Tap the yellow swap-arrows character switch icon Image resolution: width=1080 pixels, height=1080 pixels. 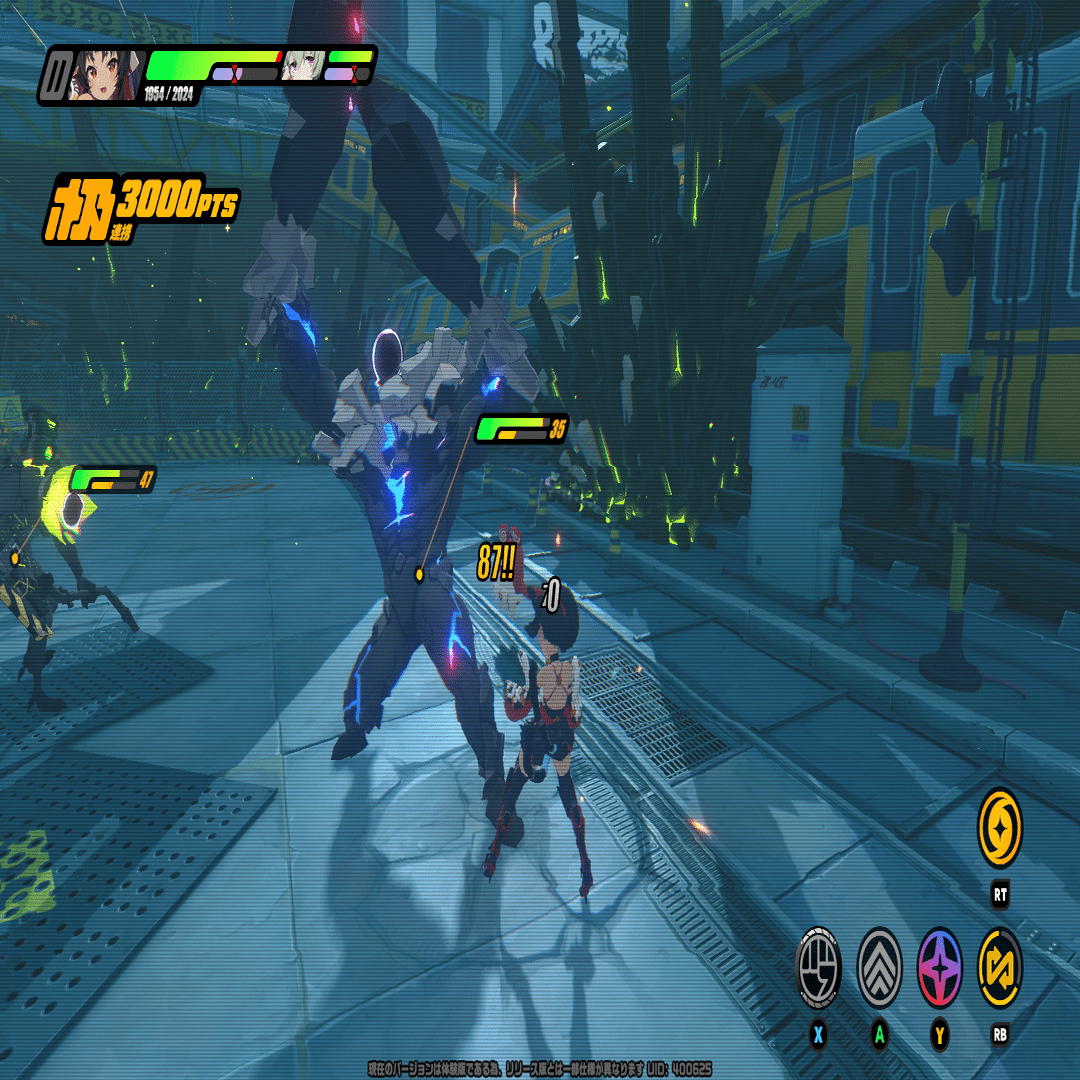[1000, 968]
